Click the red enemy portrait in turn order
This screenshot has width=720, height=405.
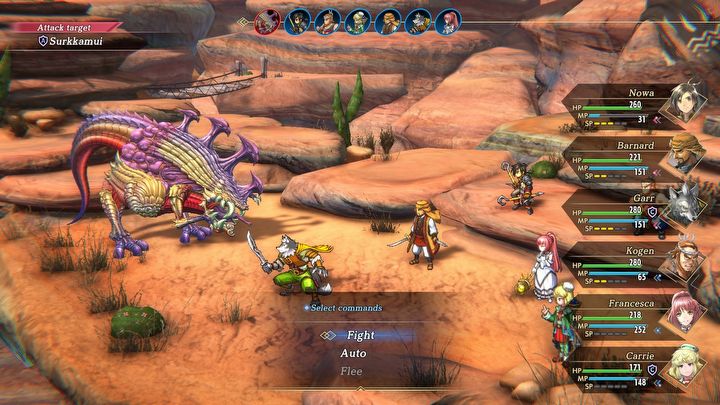pos(266,21)
